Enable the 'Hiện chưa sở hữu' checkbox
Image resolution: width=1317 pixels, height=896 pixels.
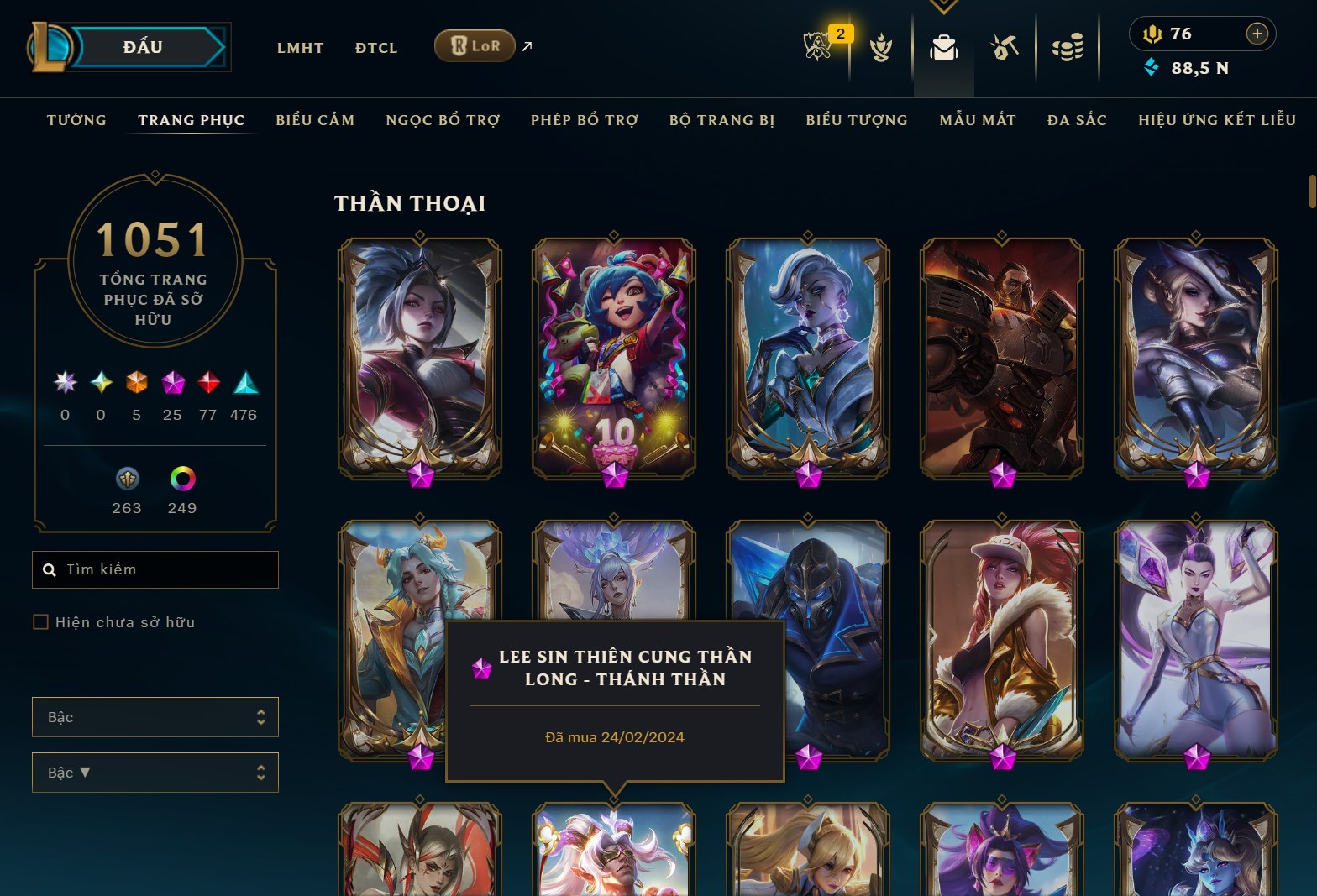(x=40, y=621)
